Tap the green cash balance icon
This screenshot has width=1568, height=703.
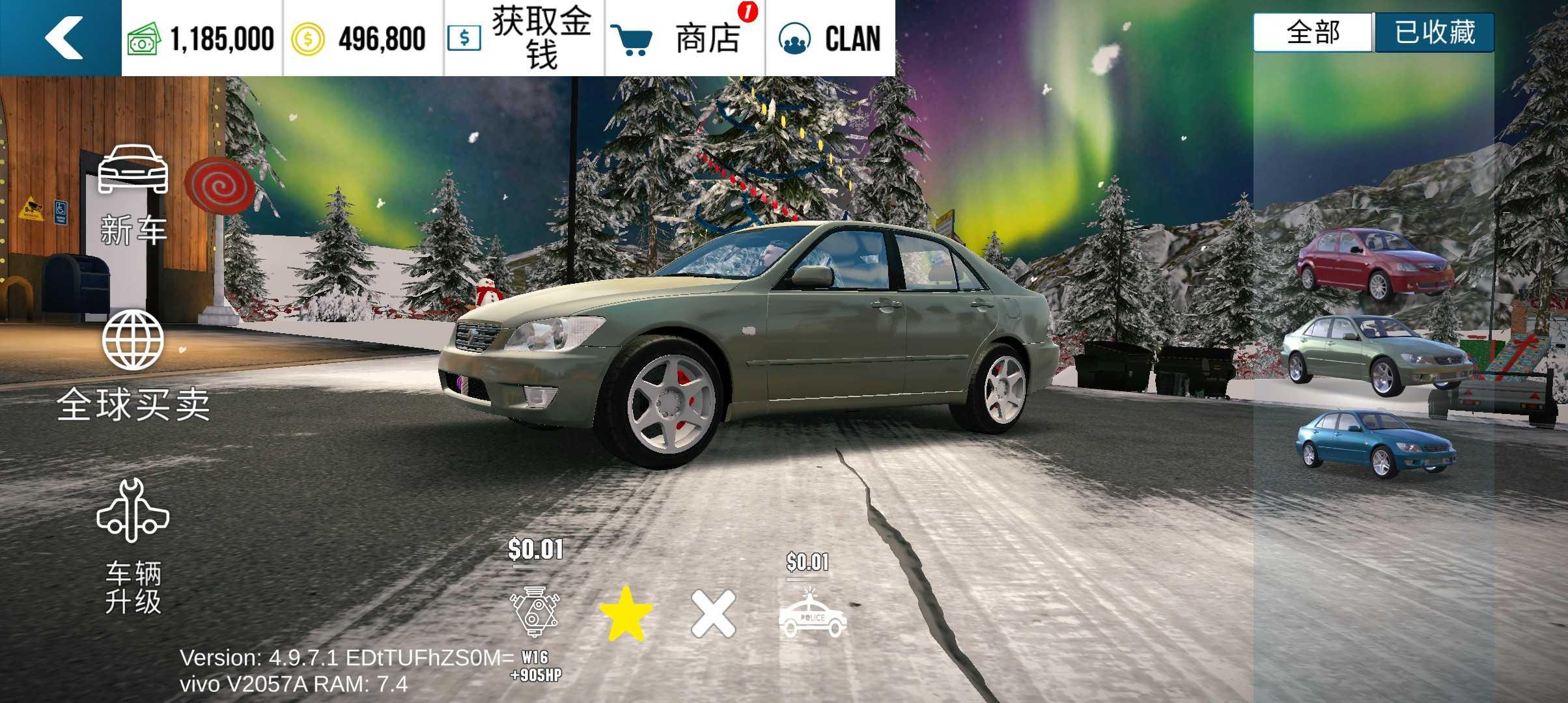144,39
